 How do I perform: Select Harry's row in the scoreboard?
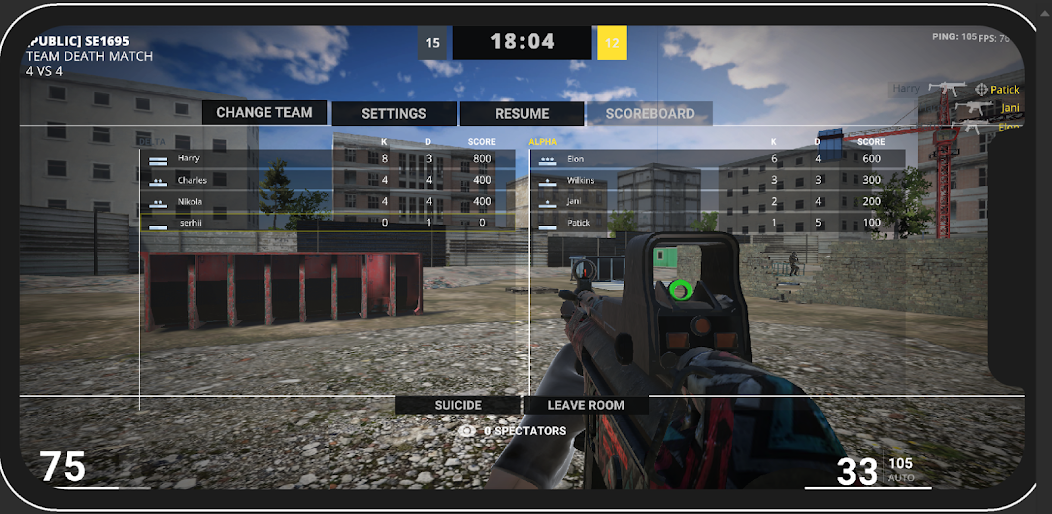(328, 159)
